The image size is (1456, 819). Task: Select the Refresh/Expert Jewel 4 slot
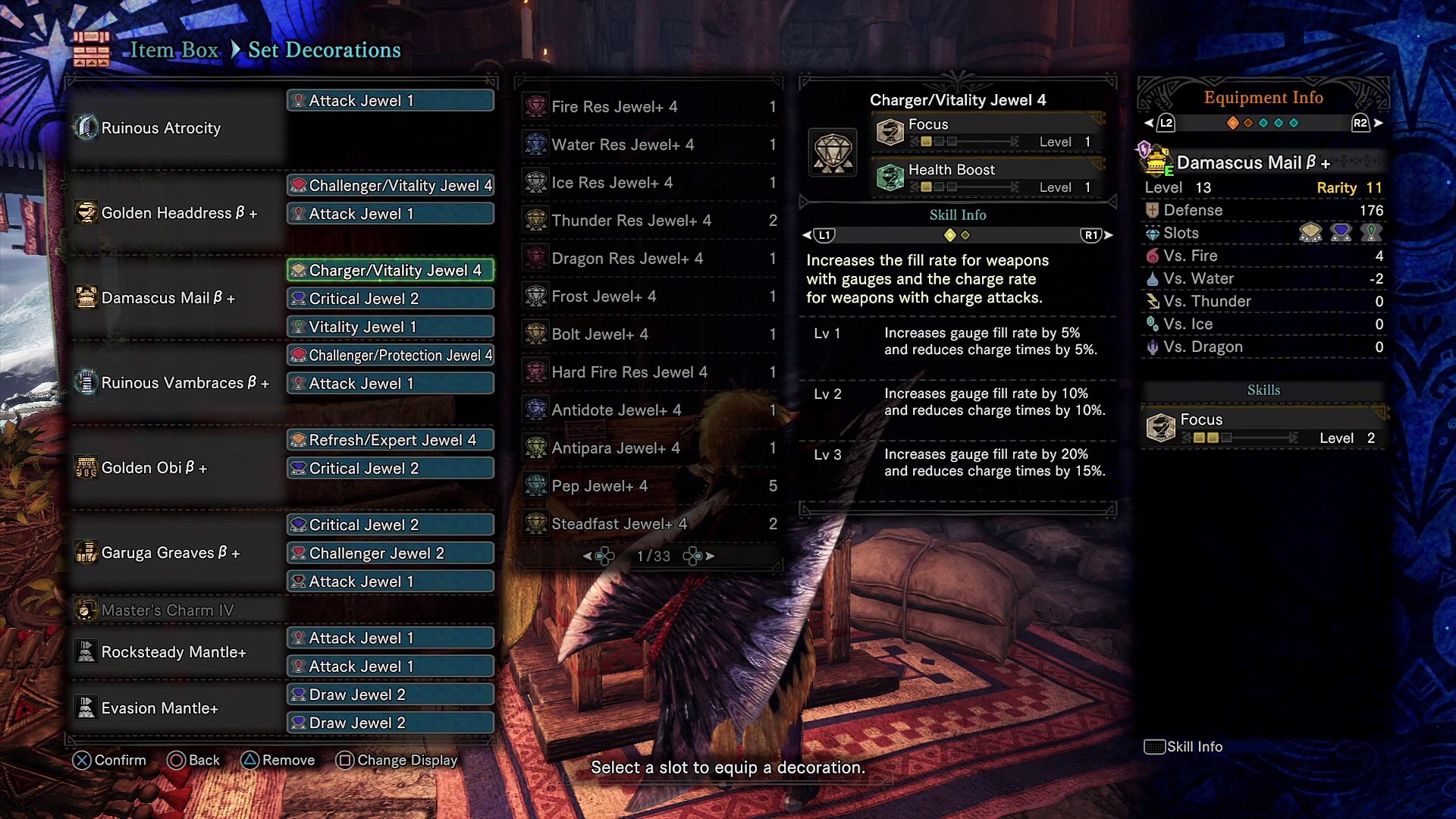pos(391,441)
